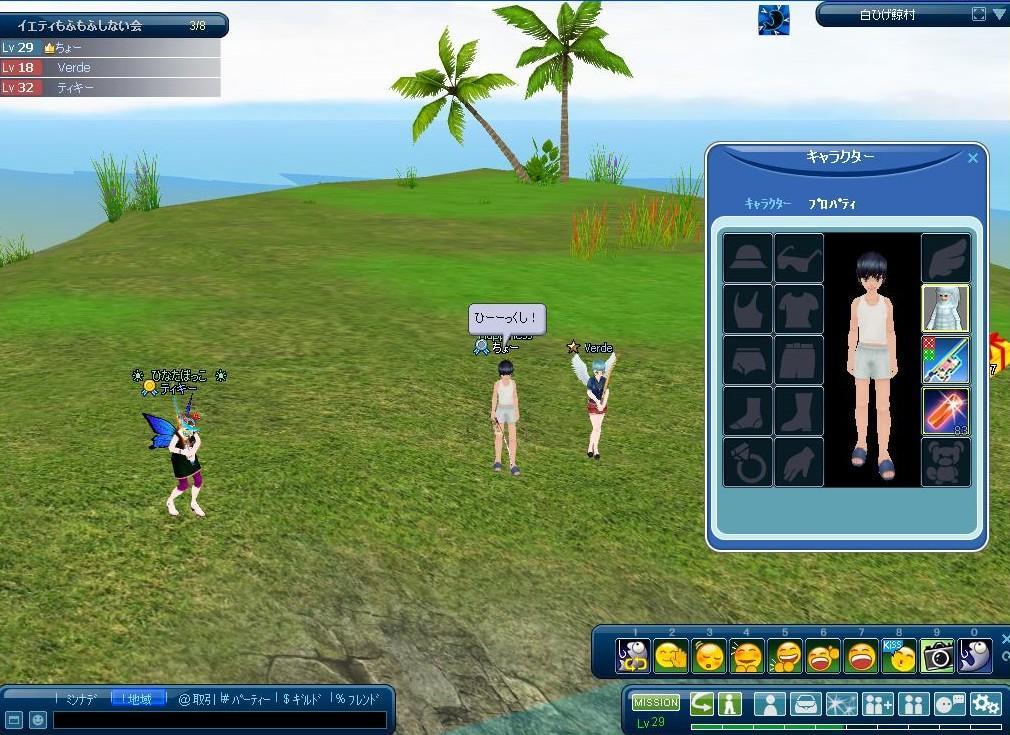This screenshot has width=1010, height=735.
Task: Switch to the プロパティ tab
Action: tap(832, 204)
